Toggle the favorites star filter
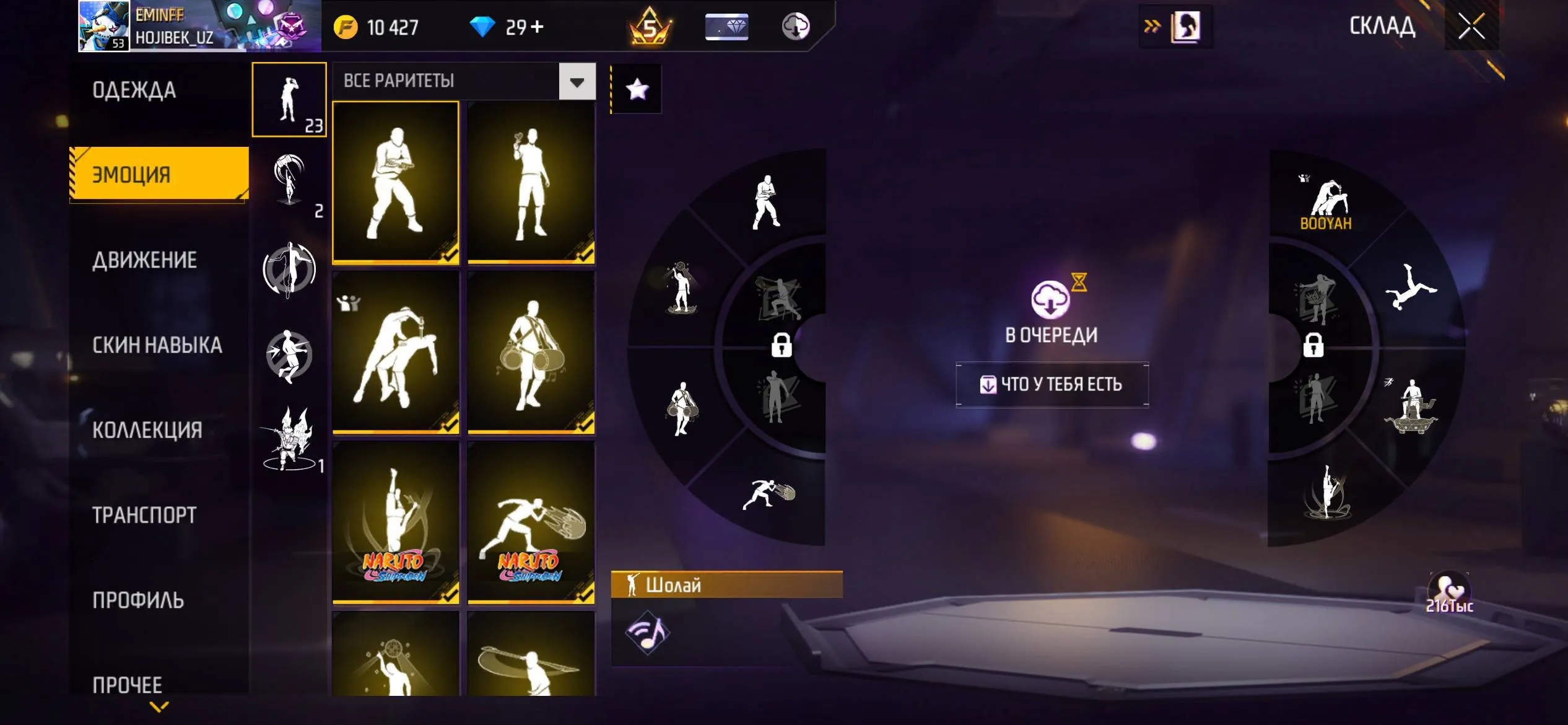 click(x=637, y=88)
